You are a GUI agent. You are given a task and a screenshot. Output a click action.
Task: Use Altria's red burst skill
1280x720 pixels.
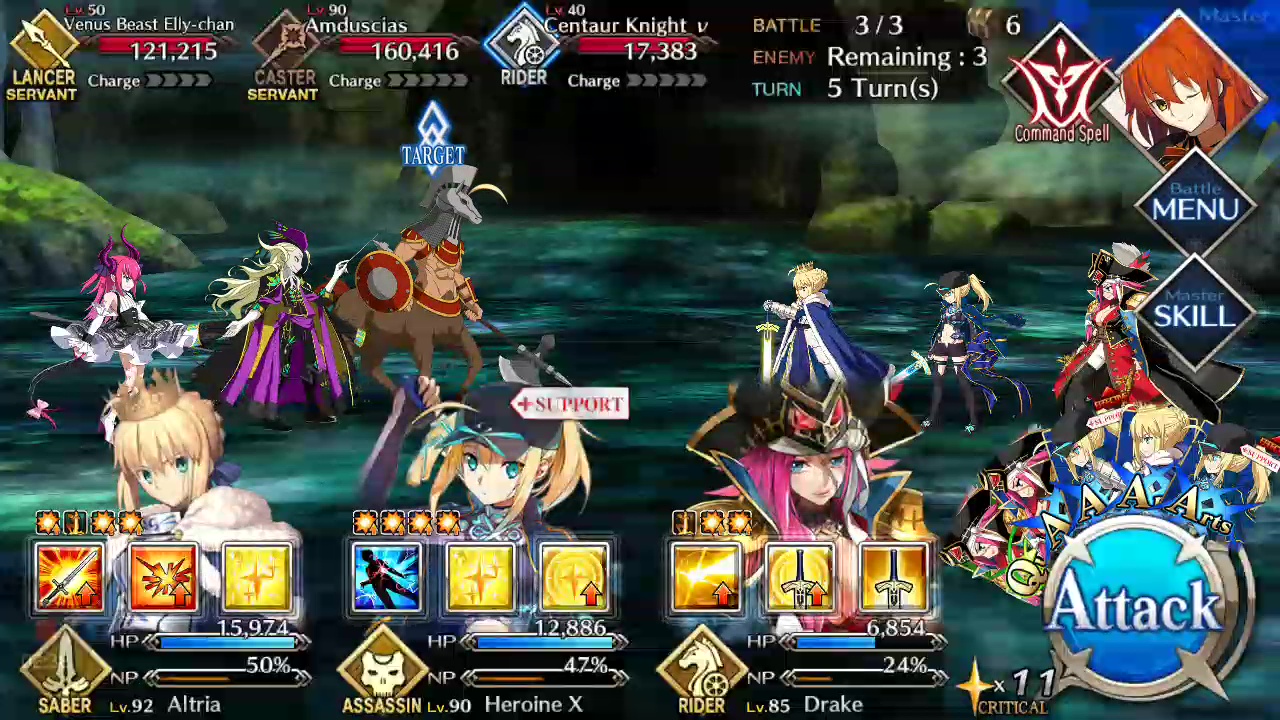(163, 577)
